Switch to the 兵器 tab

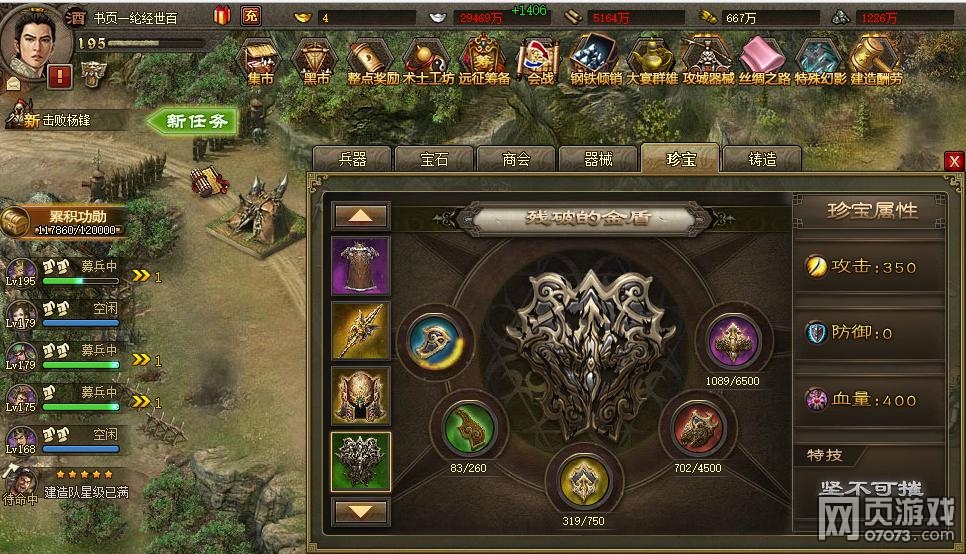[353, 159]
